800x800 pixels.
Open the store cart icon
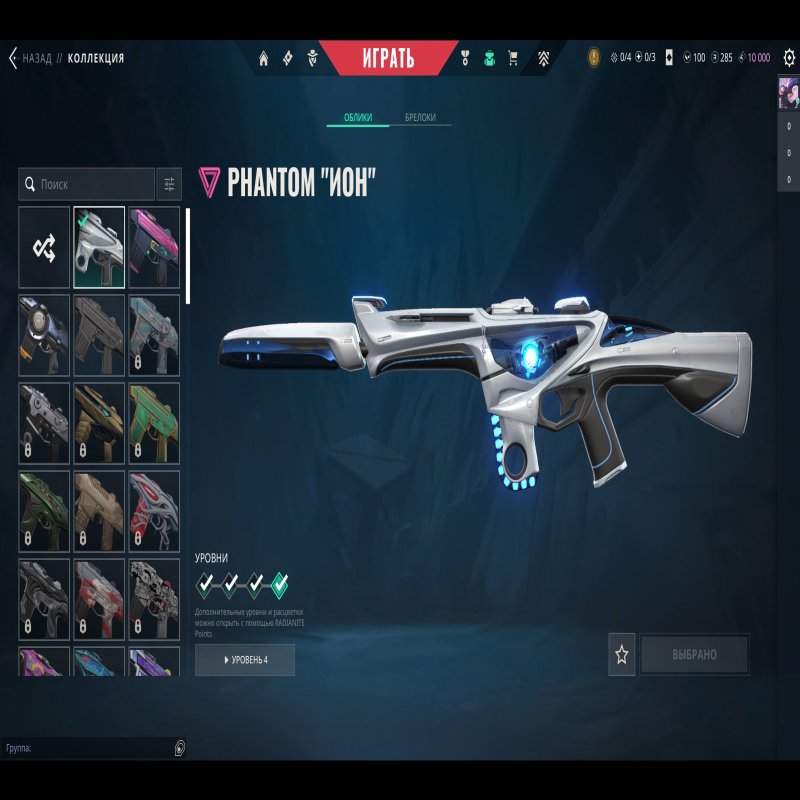coord(513,58)
